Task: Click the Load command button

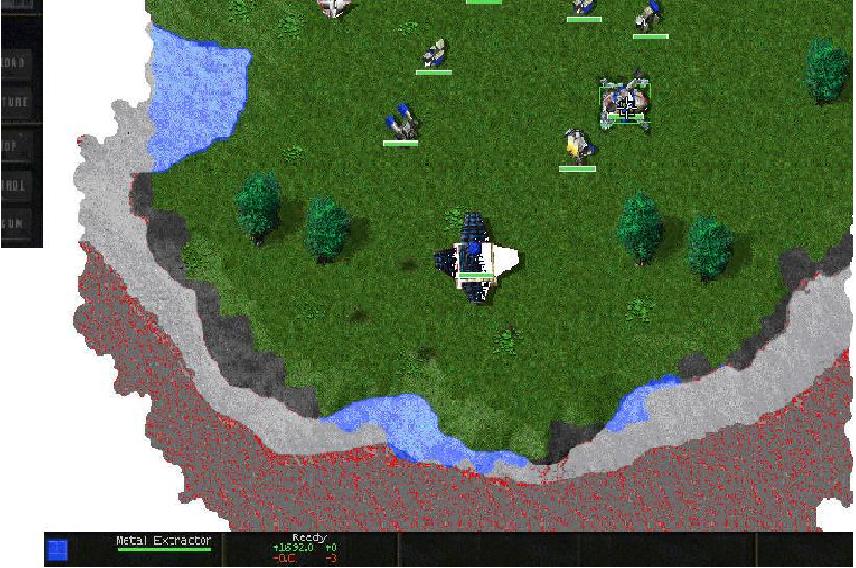Action: click(17, 62)
